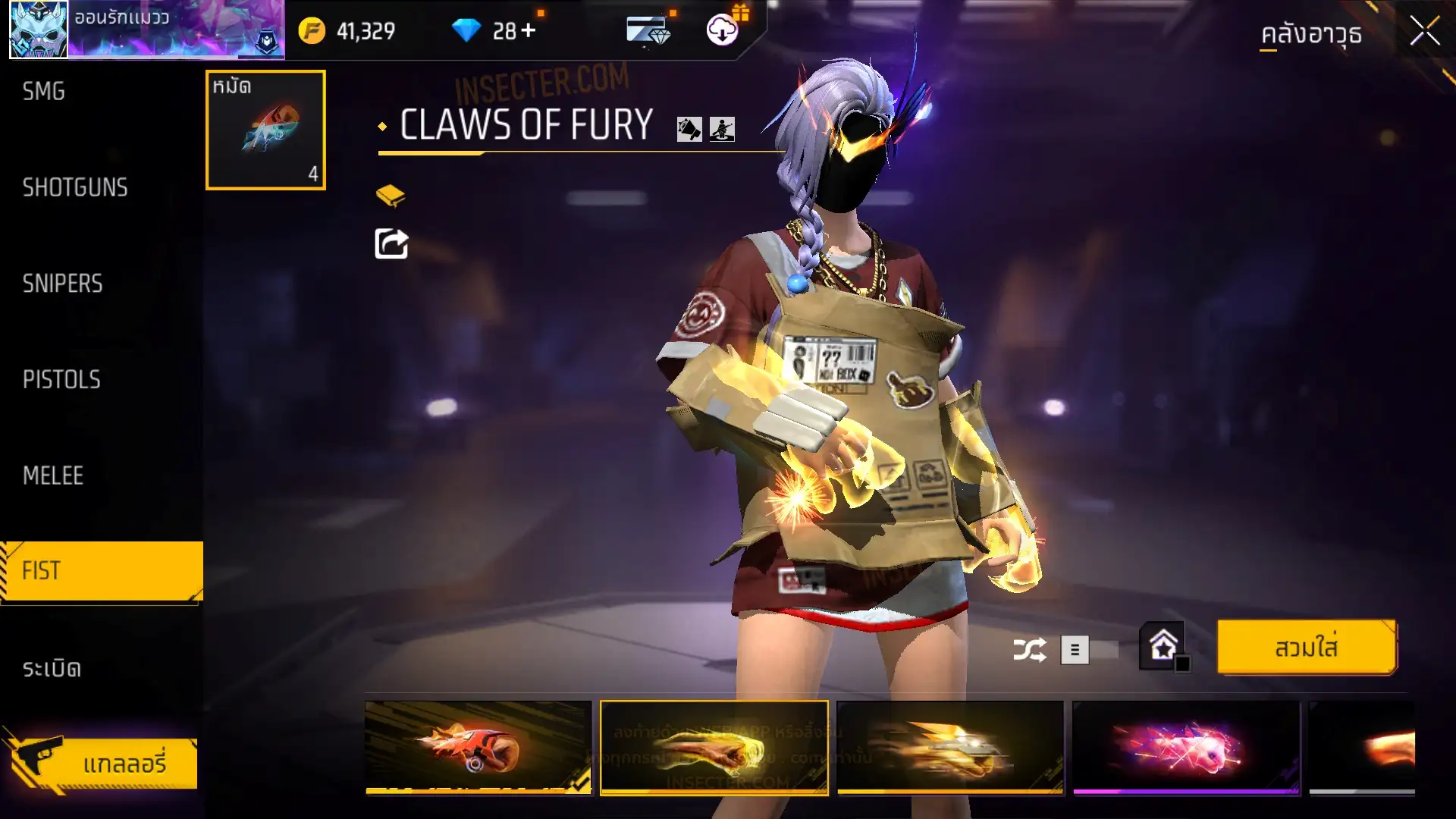Select the SNIPERS category
The width and height of the screenshot is (1456, 819).
click(x=62, y=284)
